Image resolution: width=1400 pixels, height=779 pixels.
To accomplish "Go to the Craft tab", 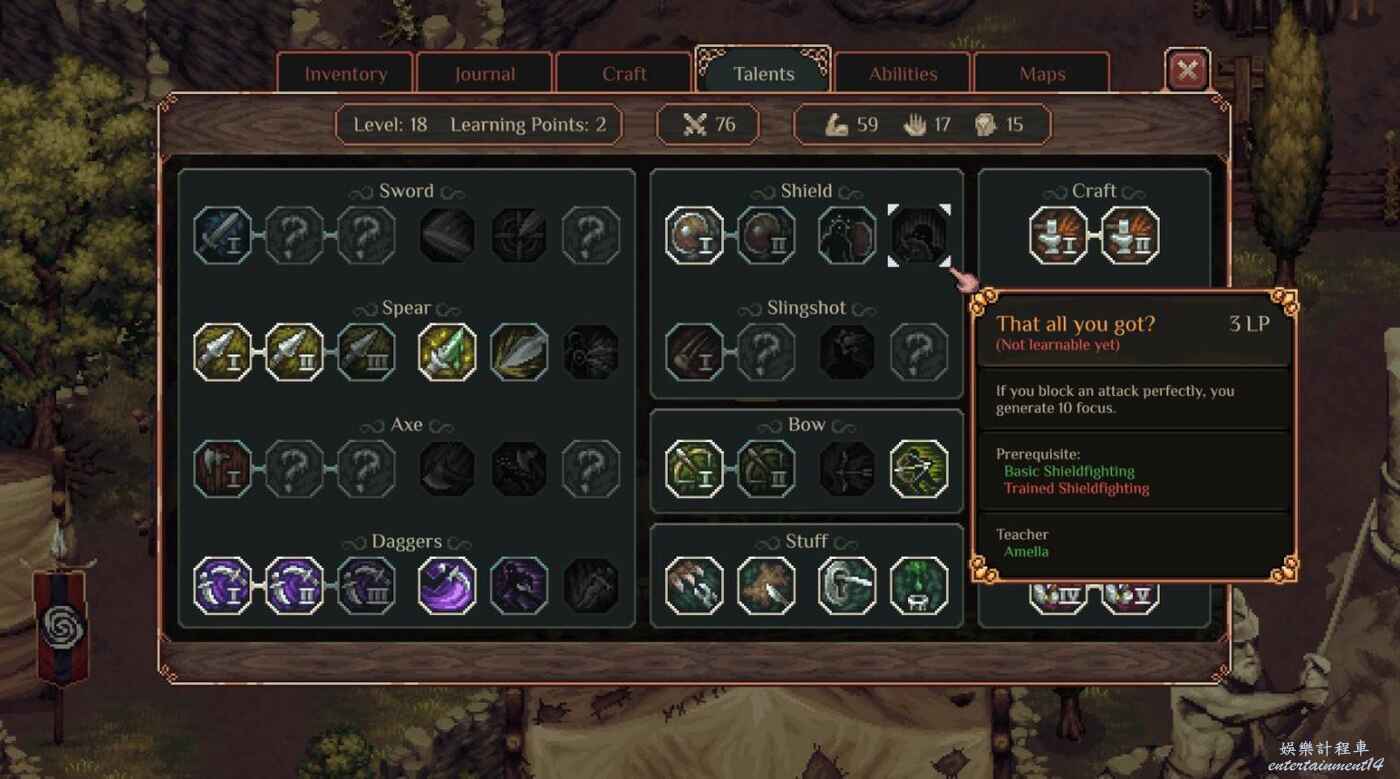I will pyautogui.click(x=624, y=74).
